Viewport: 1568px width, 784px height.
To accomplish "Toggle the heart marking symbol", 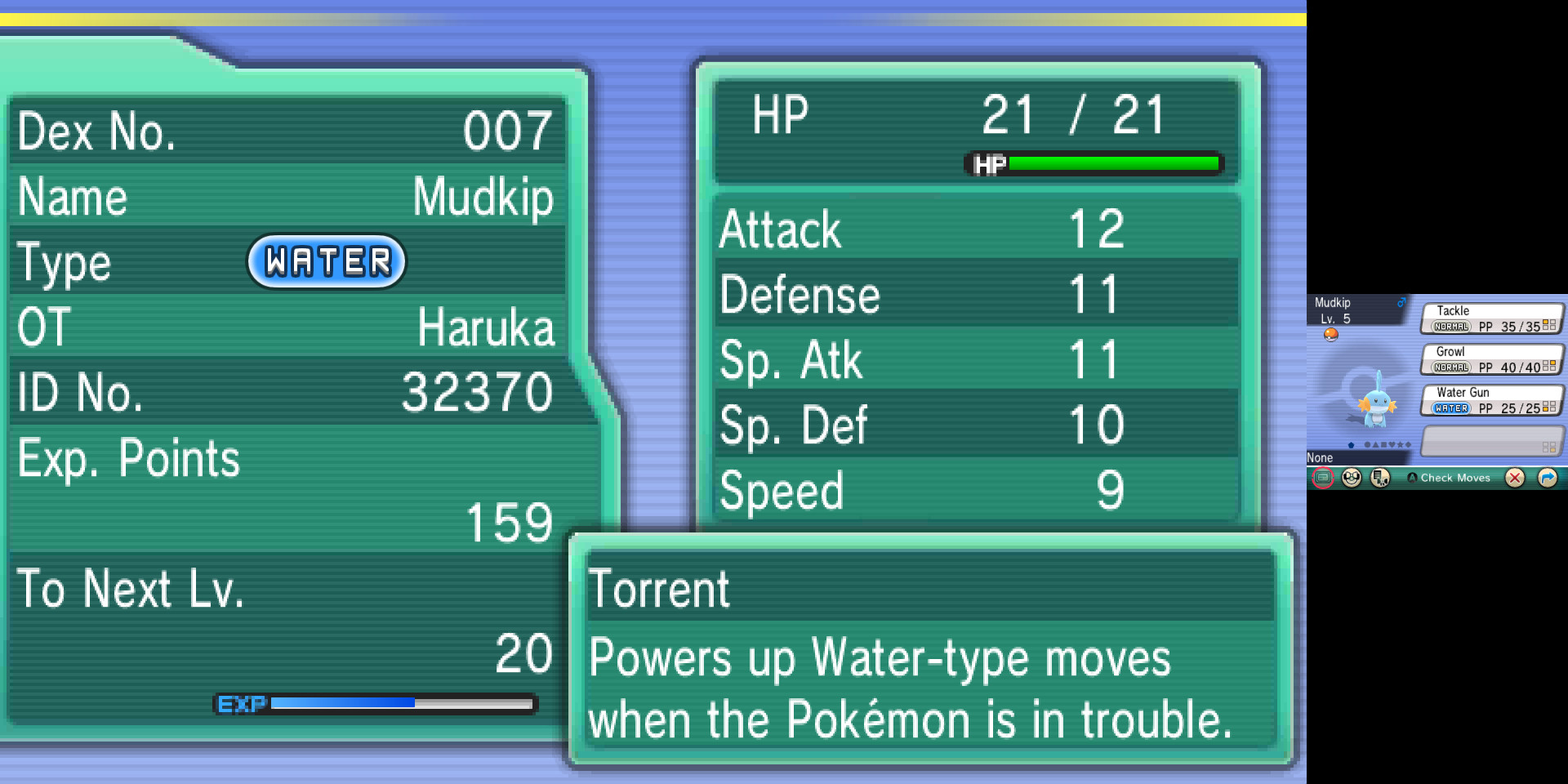I will [x=1392, y=443].
